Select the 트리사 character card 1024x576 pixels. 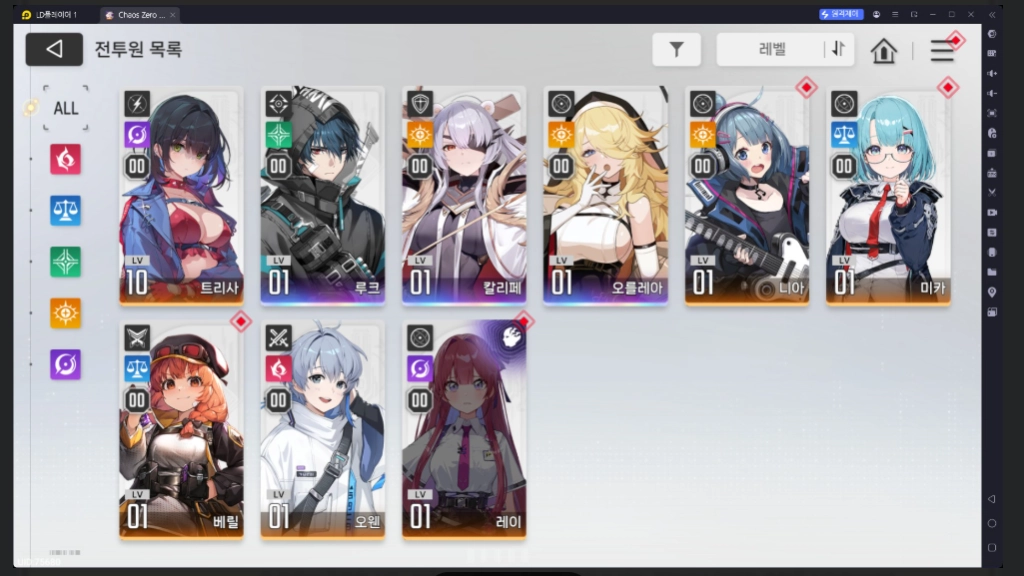coord(181,197)
